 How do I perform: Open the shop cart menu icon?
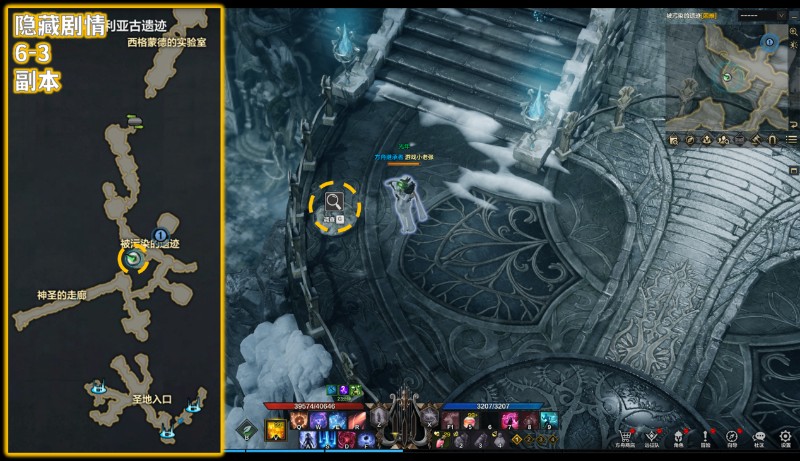(x=625, y=436)
